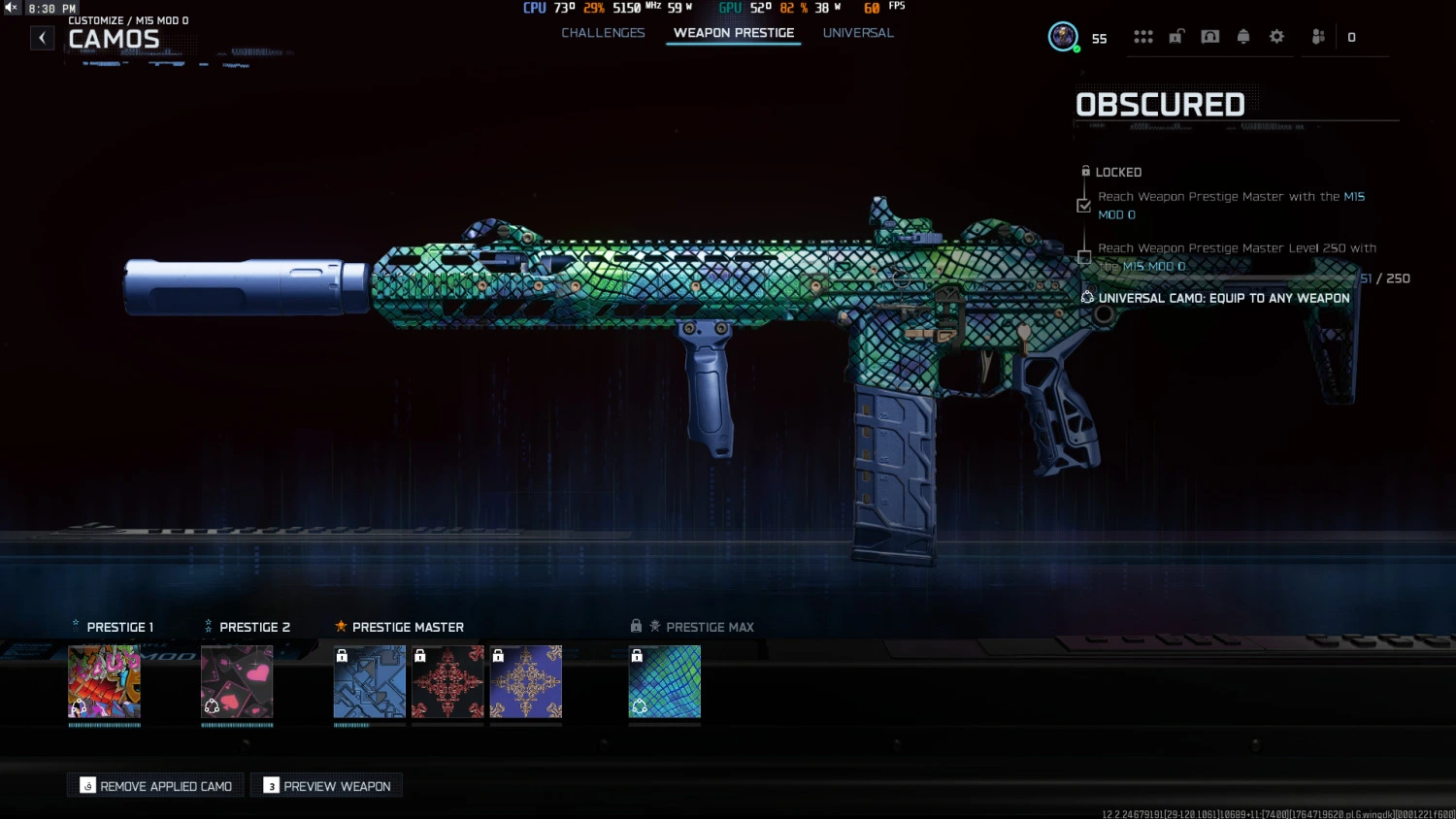The width and height of the screenshot is (1456, 819).
Task: Switch to the Universal tab
Action: pyautogui.click(x=858, y=32)
